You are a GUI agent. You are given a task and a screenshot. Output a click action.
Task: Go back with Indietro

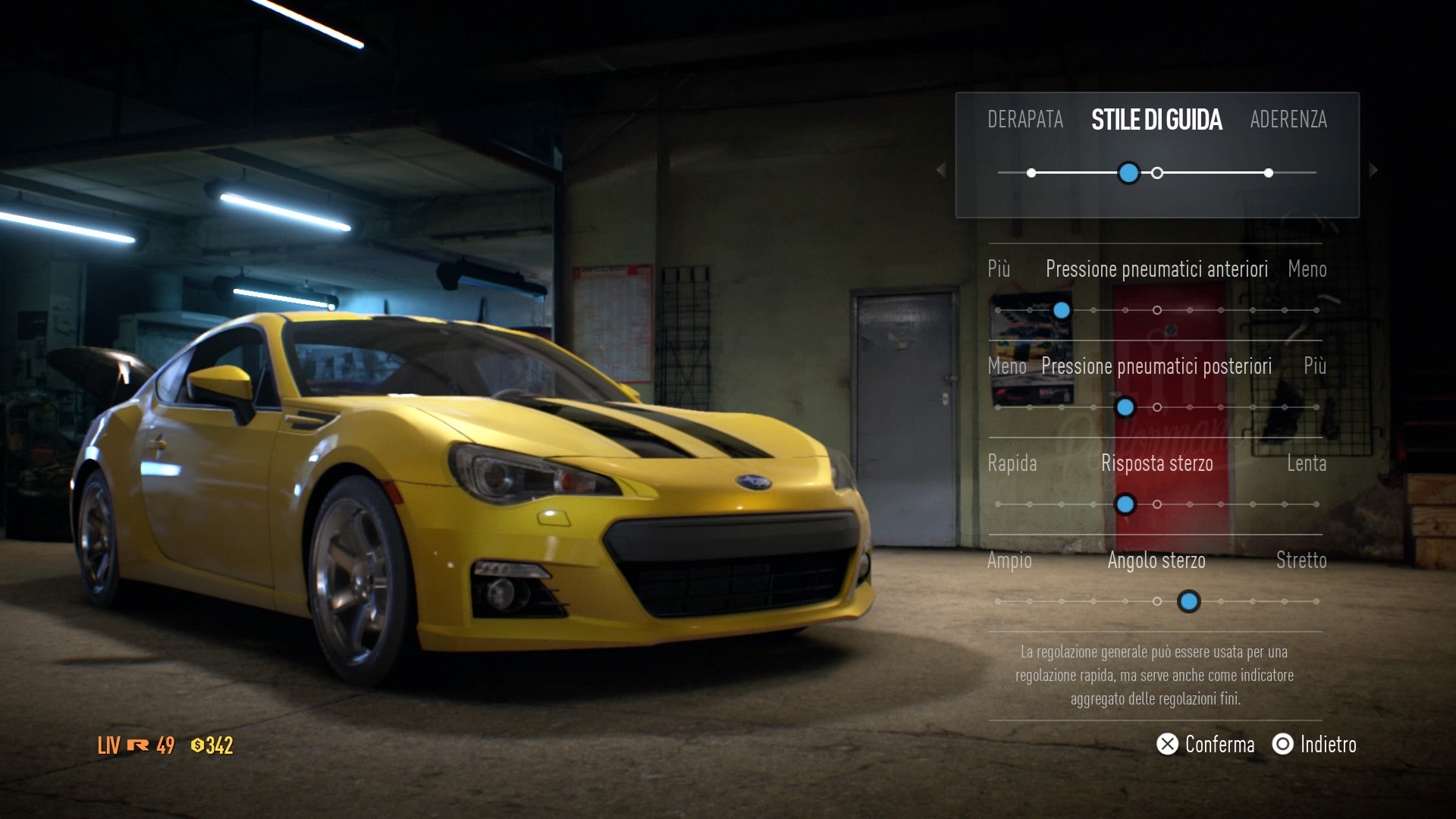pos(1314,745)
